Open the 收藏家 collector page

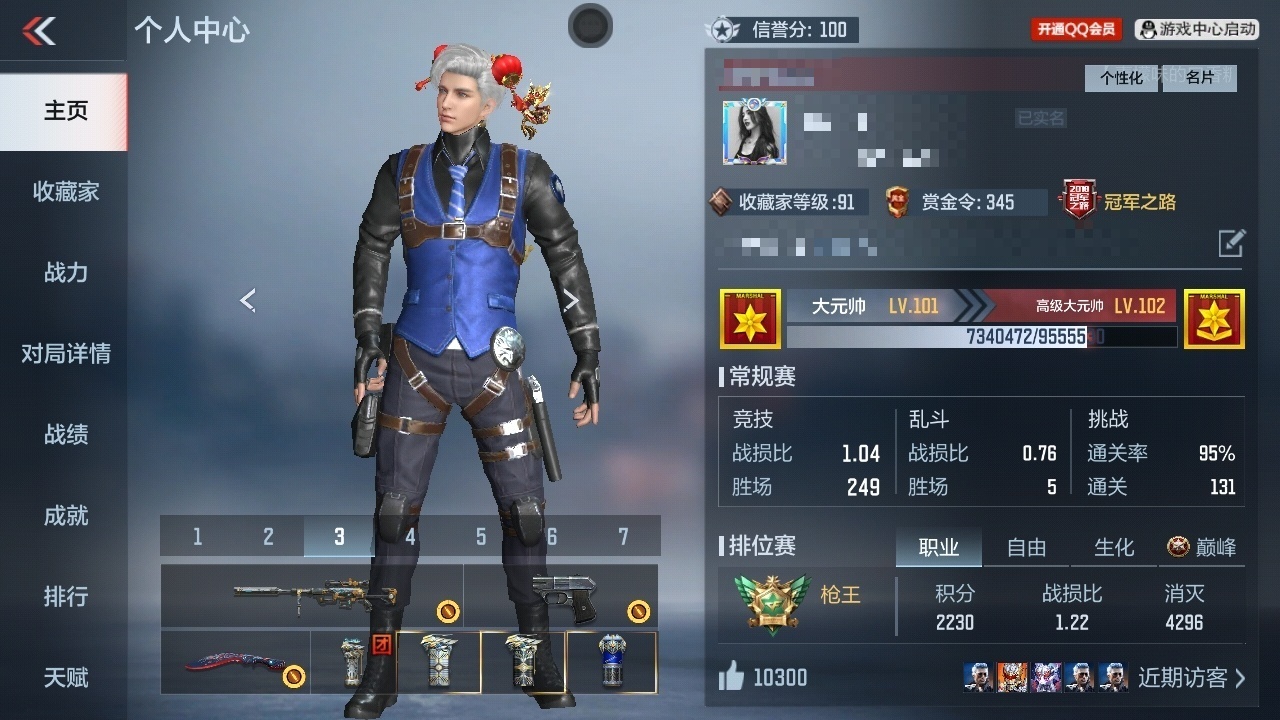pos(65,191)
